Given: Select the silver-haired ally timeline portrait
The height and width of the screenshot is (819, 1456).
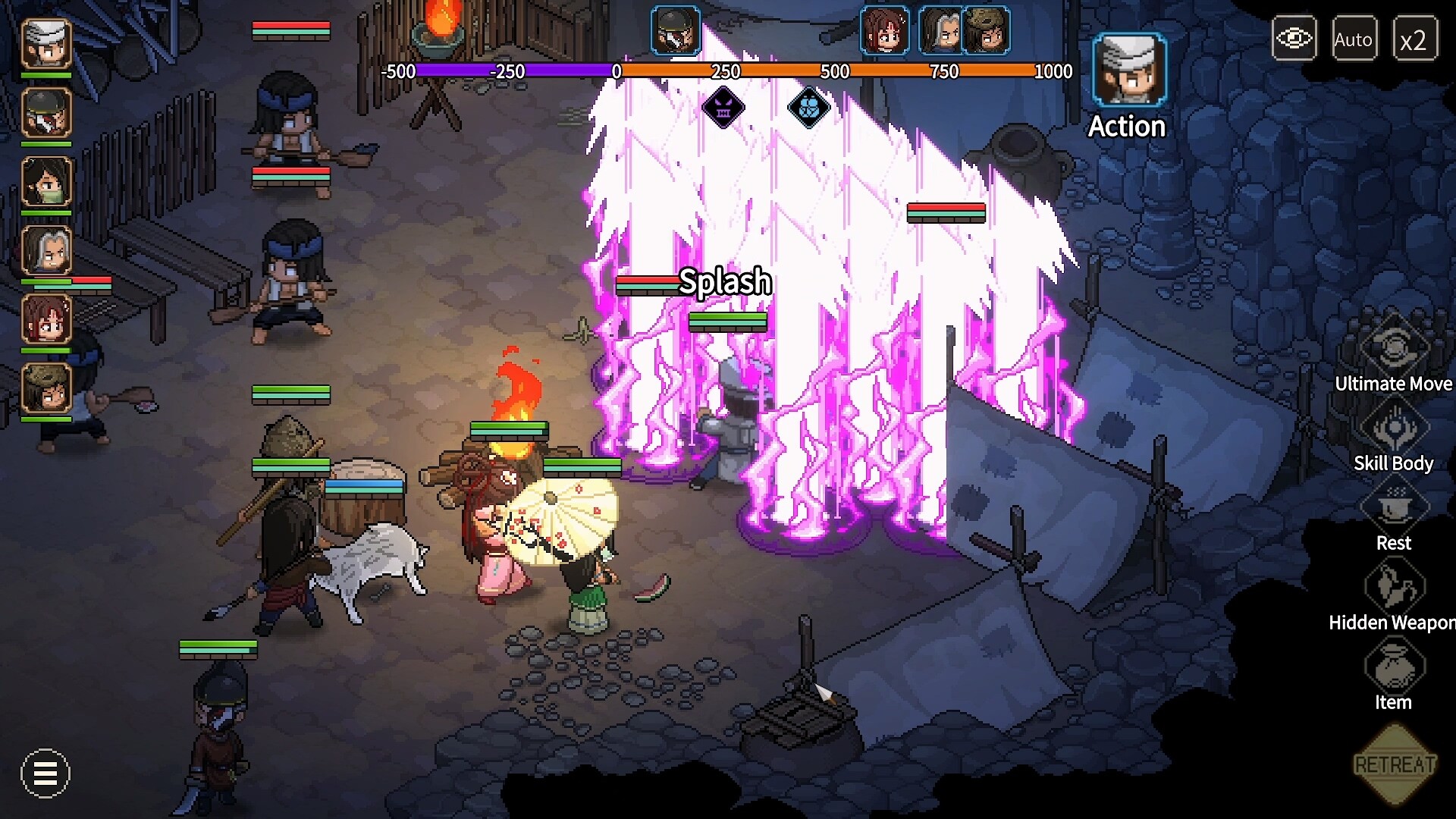Looking at the screenshot, I should pos(940,32).
